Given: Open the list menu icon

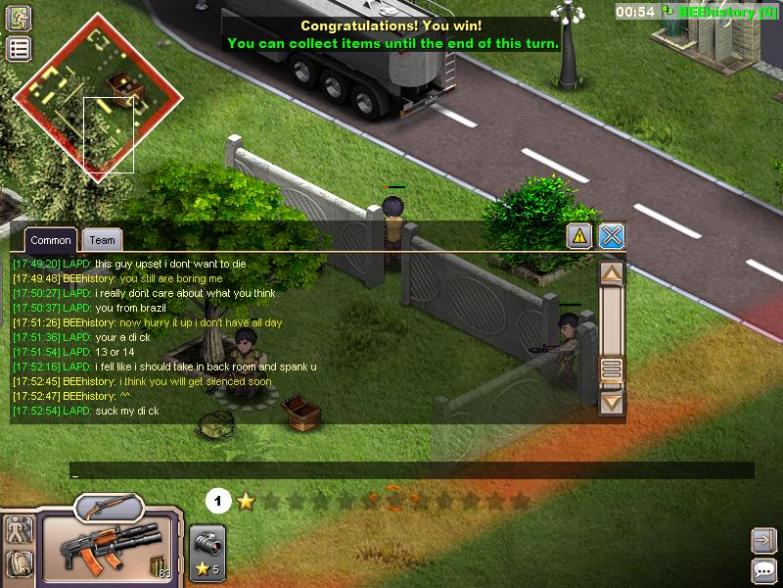Looking at the screenshot, I should [19, 48].
